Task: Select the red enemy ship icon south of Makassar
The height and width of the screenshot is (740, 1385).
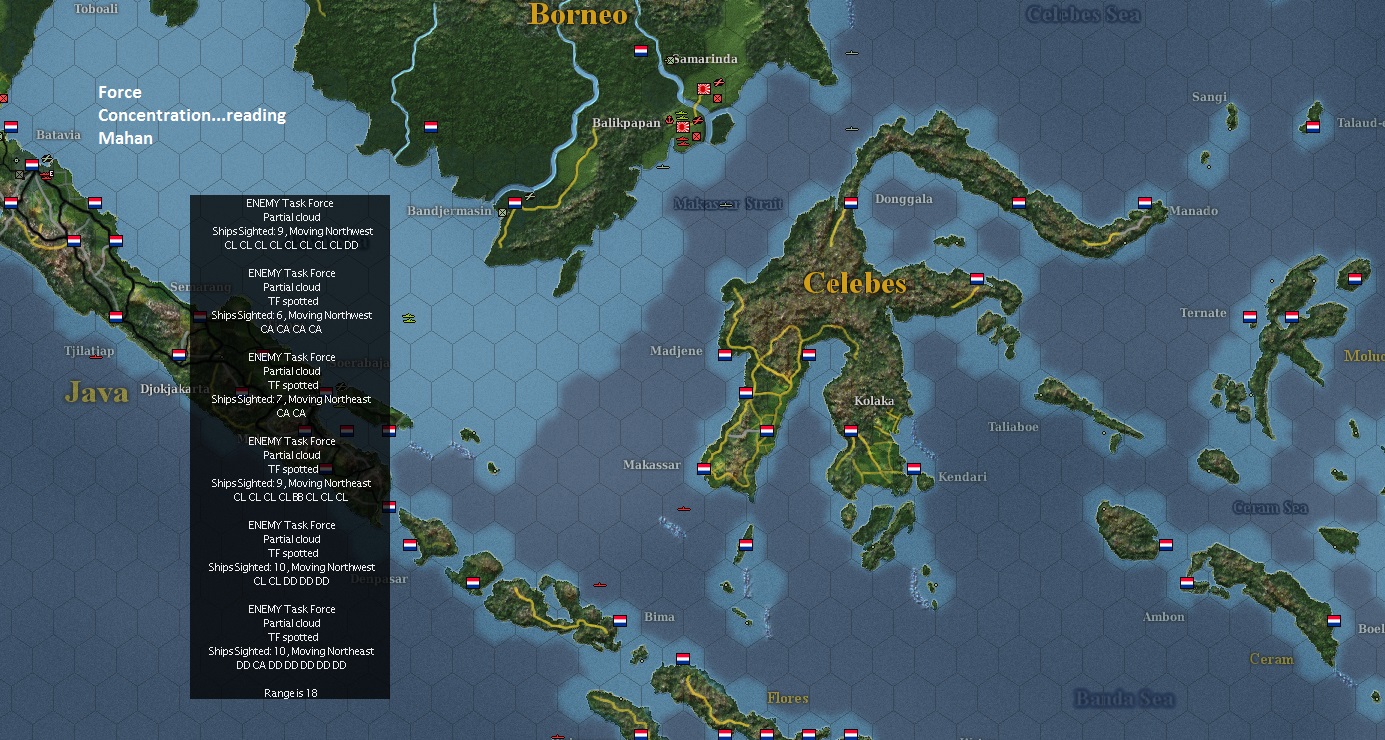Action: click(x=683, y=509)
